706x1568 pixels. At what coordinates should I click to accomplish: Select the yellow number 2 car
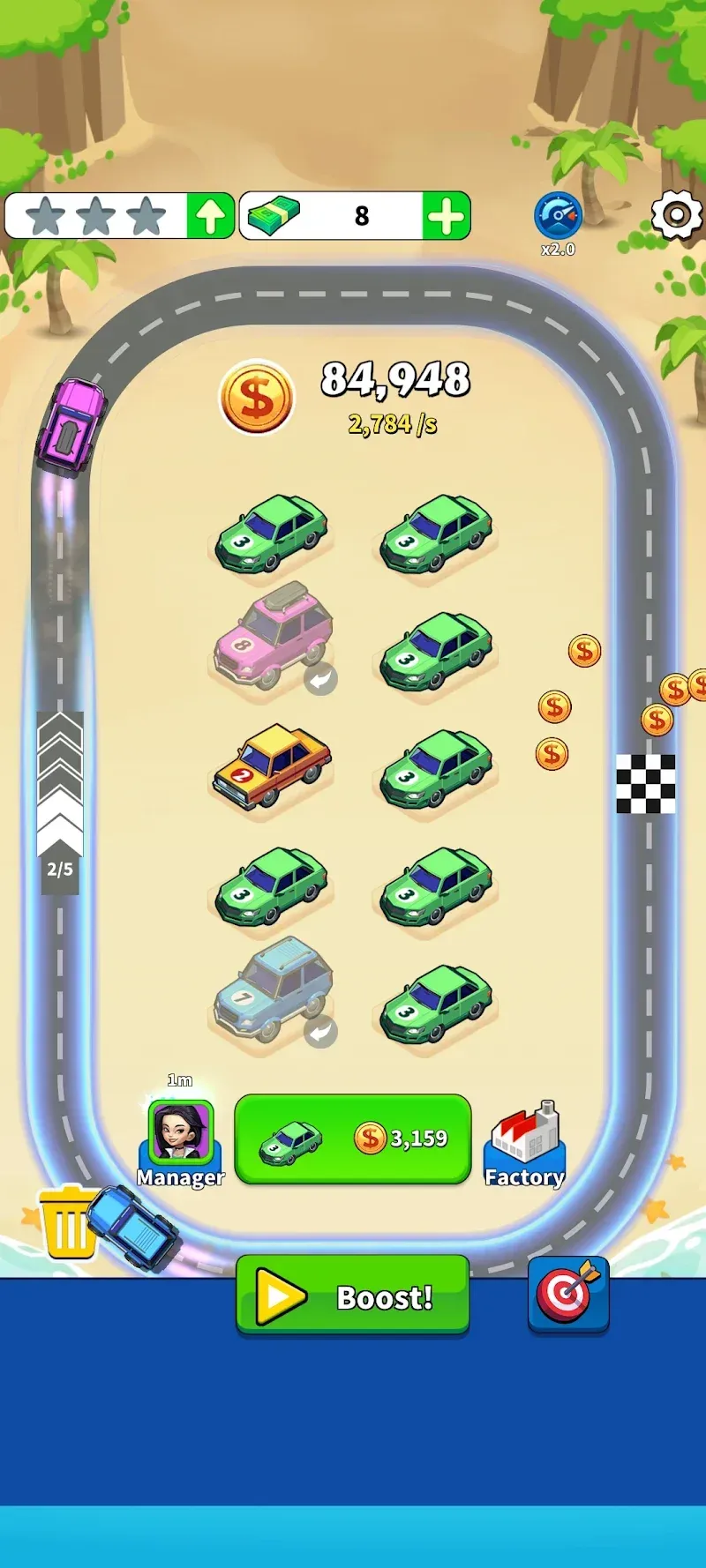(x=271, y=765)
